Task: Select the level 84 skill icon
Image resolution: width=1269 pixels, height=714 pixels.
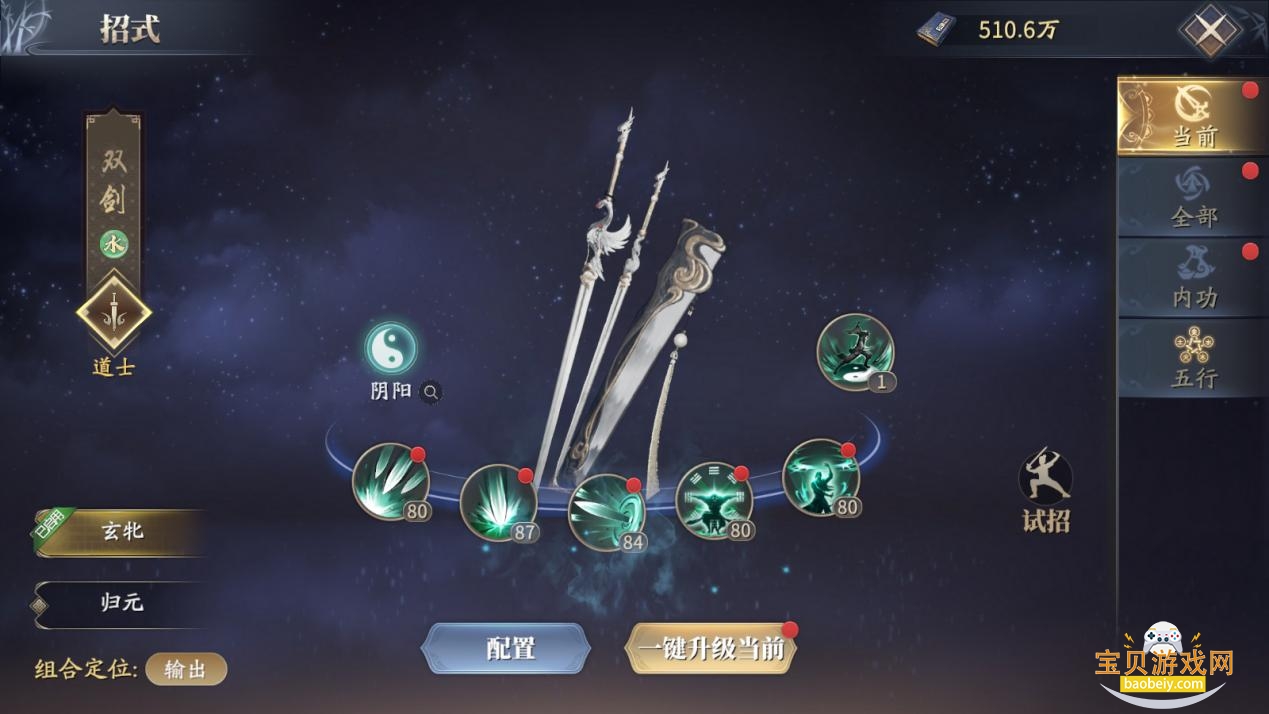Action: [x=606, y=512]
